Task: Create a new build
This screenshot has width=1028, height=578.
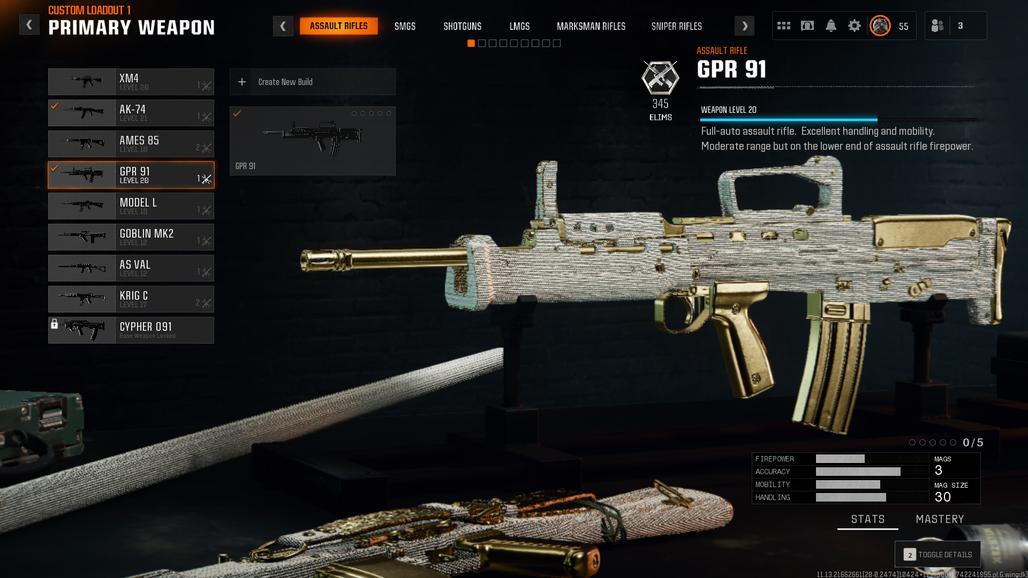Action: click(312, 82)
